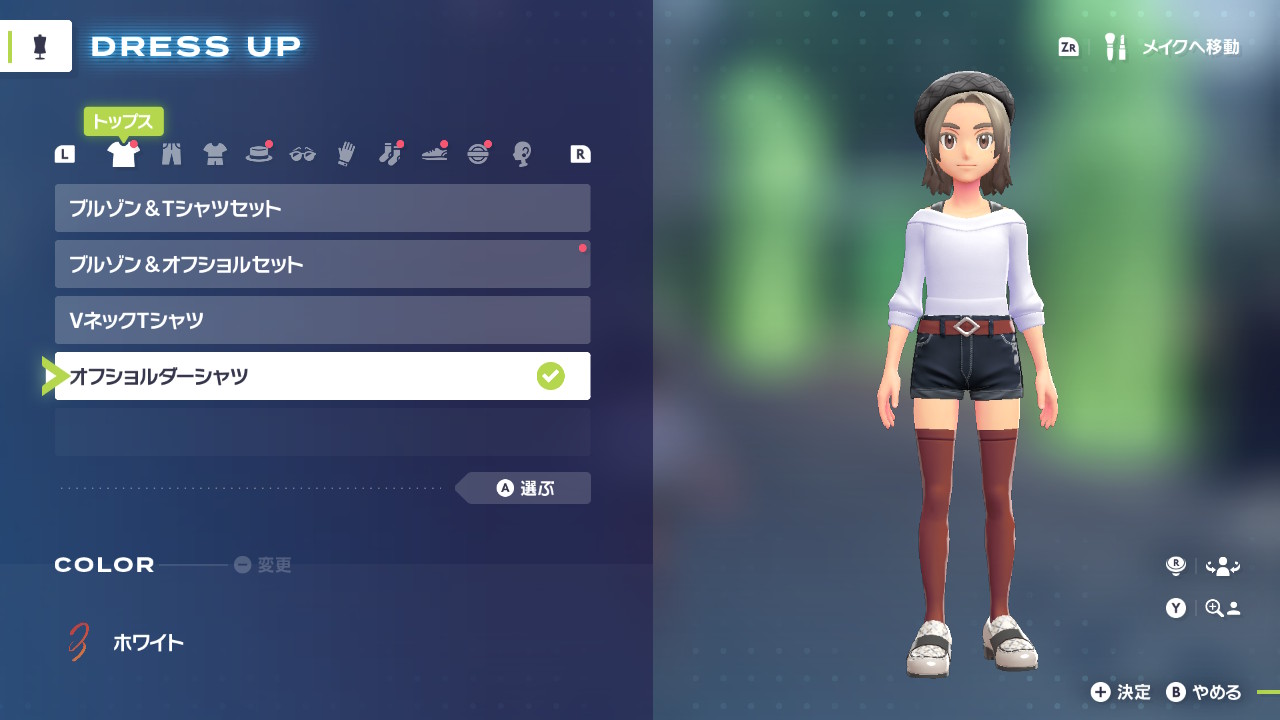Open the hat category tab
Screen dimensions: 1280x720
[259, 154]
